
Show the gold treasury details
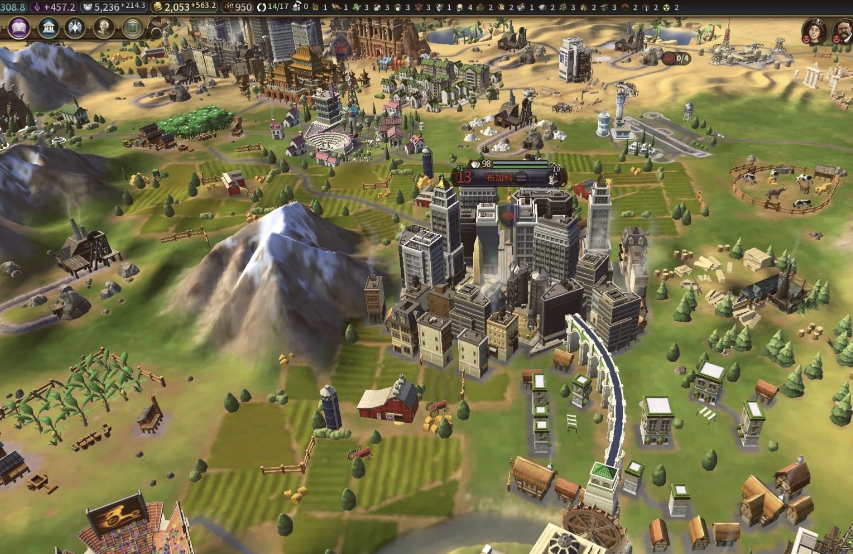pos(186,7)
